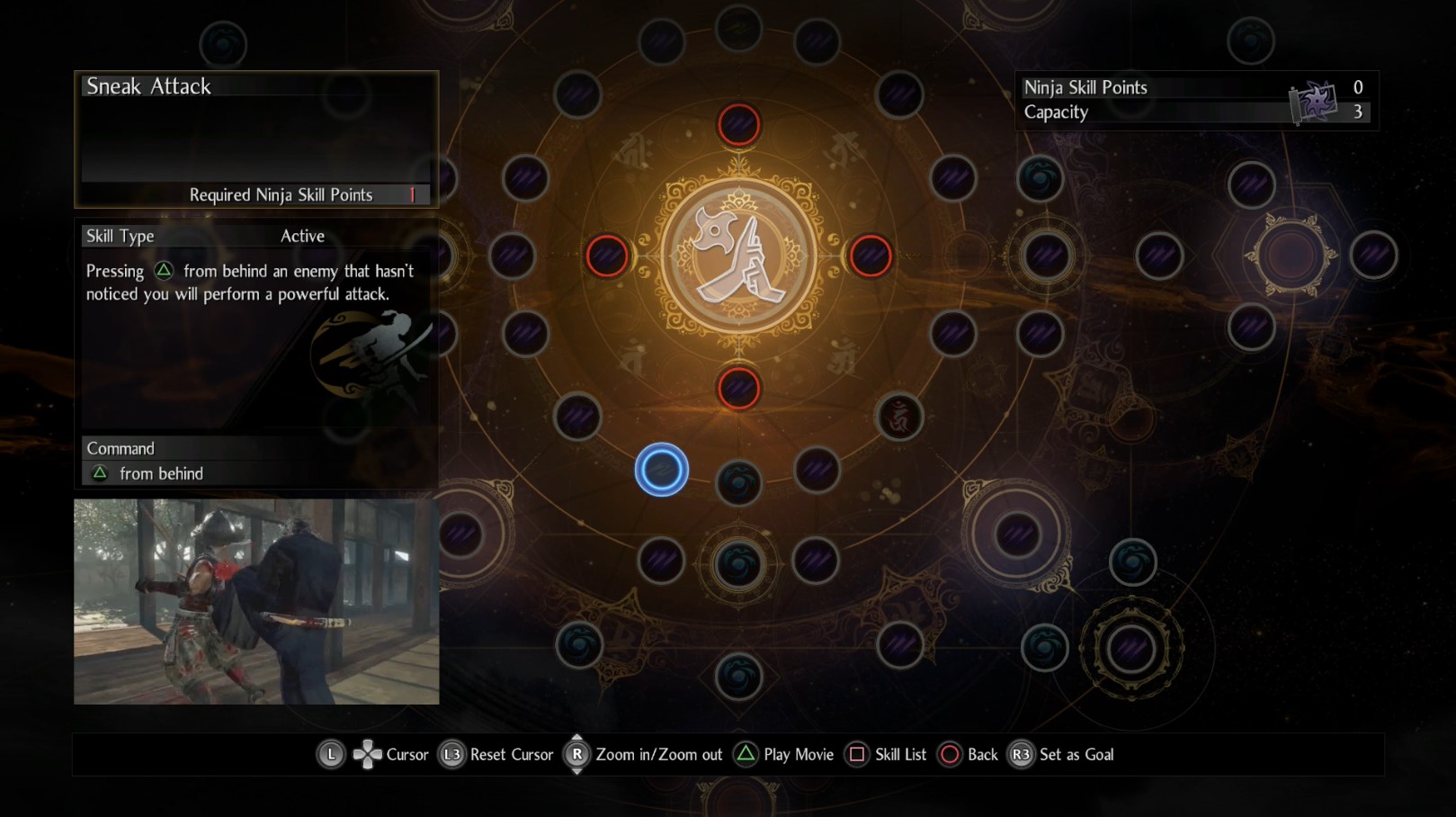Pick the red-ringed node left of the central emblem
Viewport: 1456px width, 817px height.
pyautogui.click(x=607, y=256)
